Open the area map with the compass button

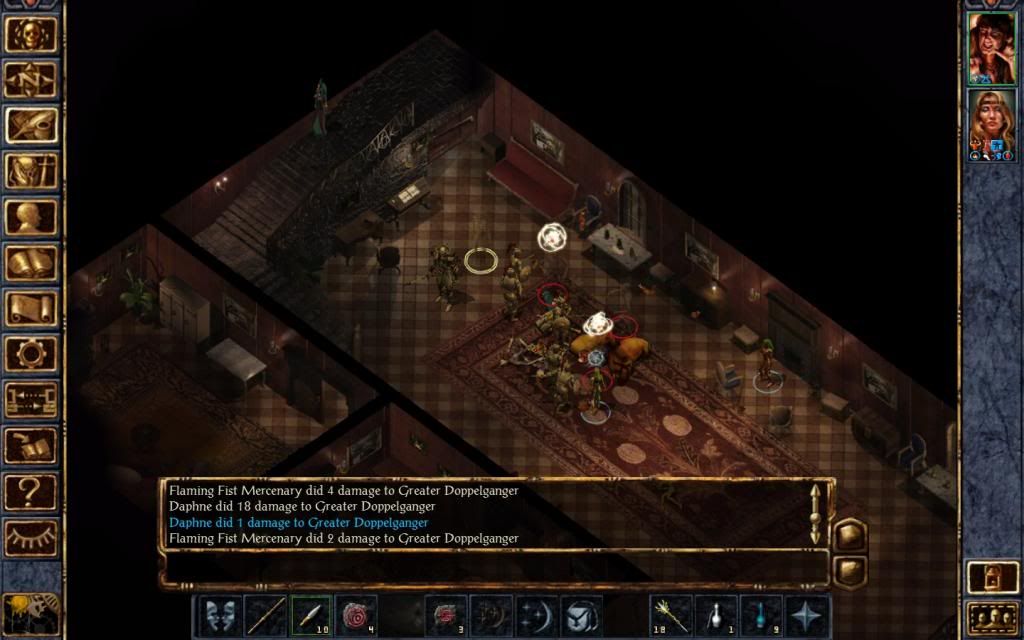(x=31, y=79)
